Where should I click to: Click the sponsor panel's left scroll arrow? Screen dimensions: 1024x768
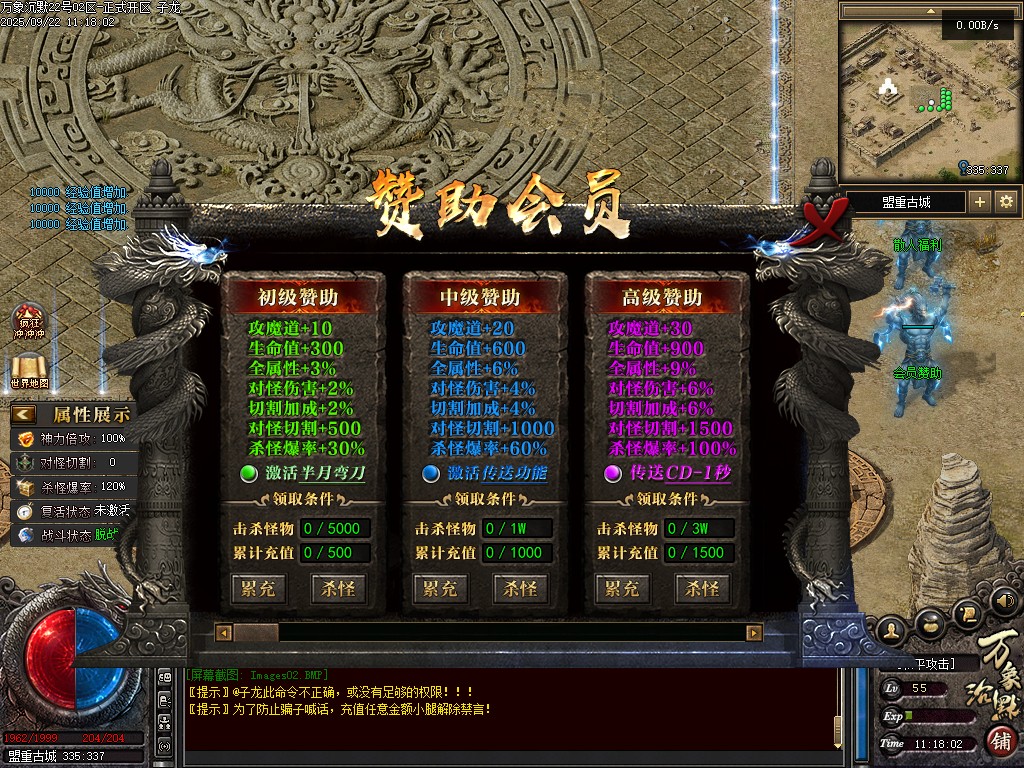pos(225,633)
